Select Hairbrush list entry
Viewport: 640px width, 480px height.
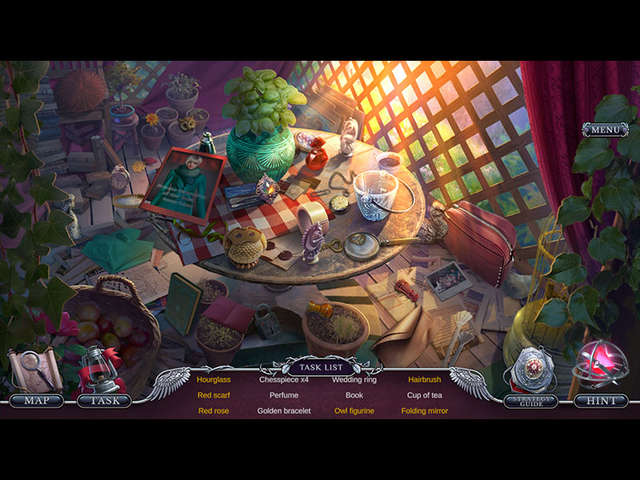[424, 380]
